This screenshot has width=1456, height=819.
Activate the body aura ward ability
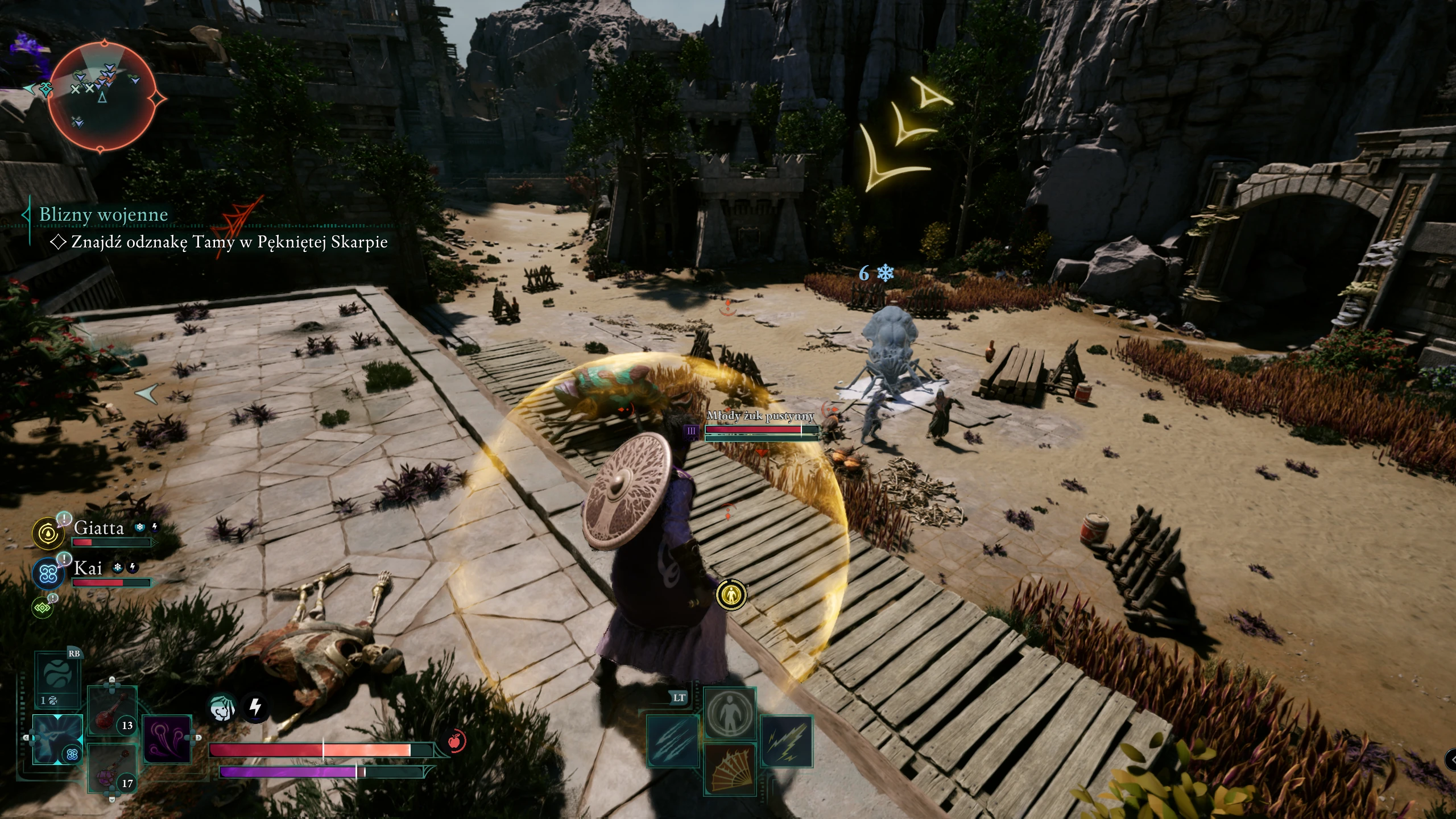[x=730, y=712]
